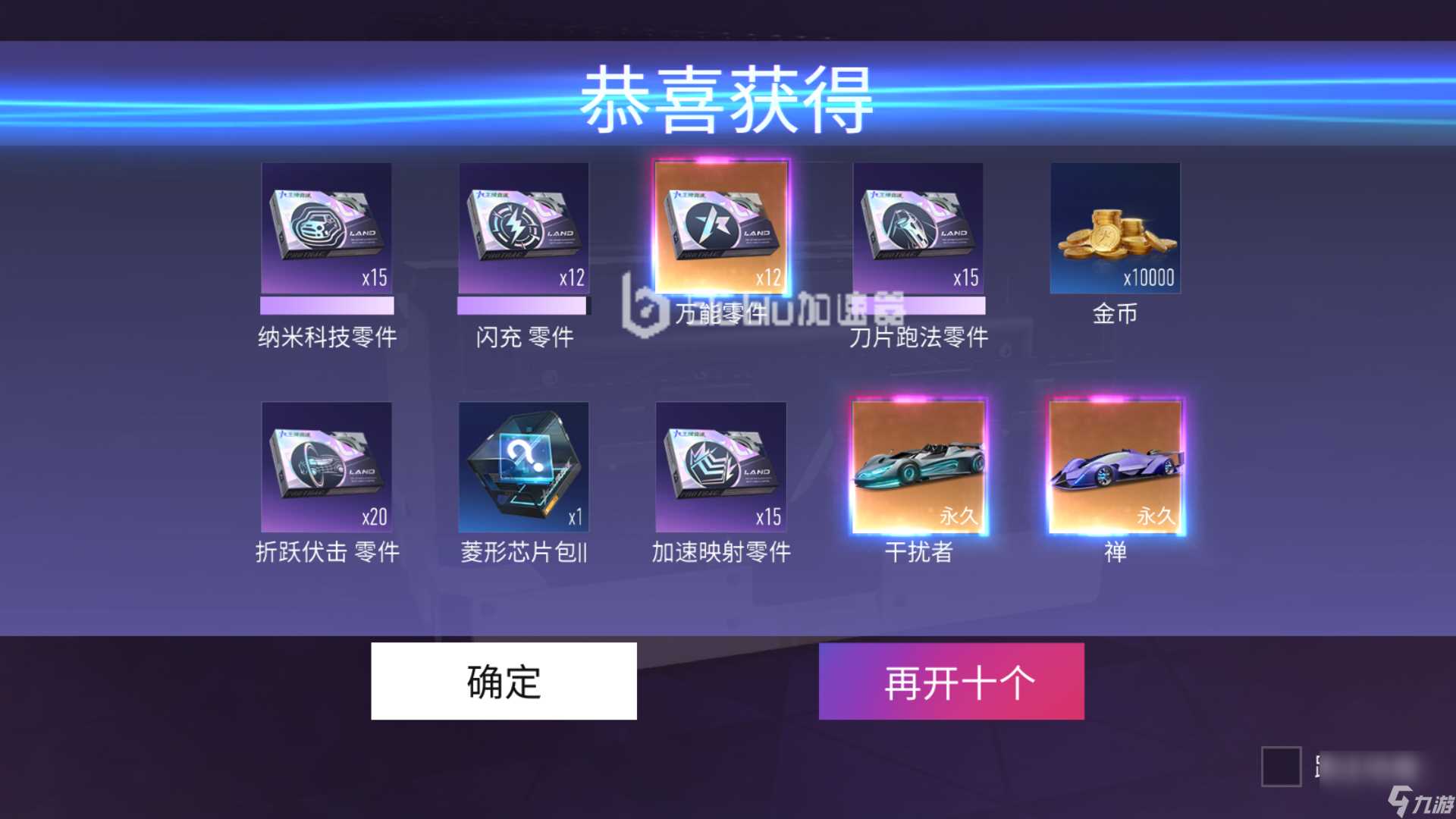The height and width of the screenshot is (819, 1456).
Task: Open the 菱形芯片包II mystery chip pack
Action: (523, 468)
